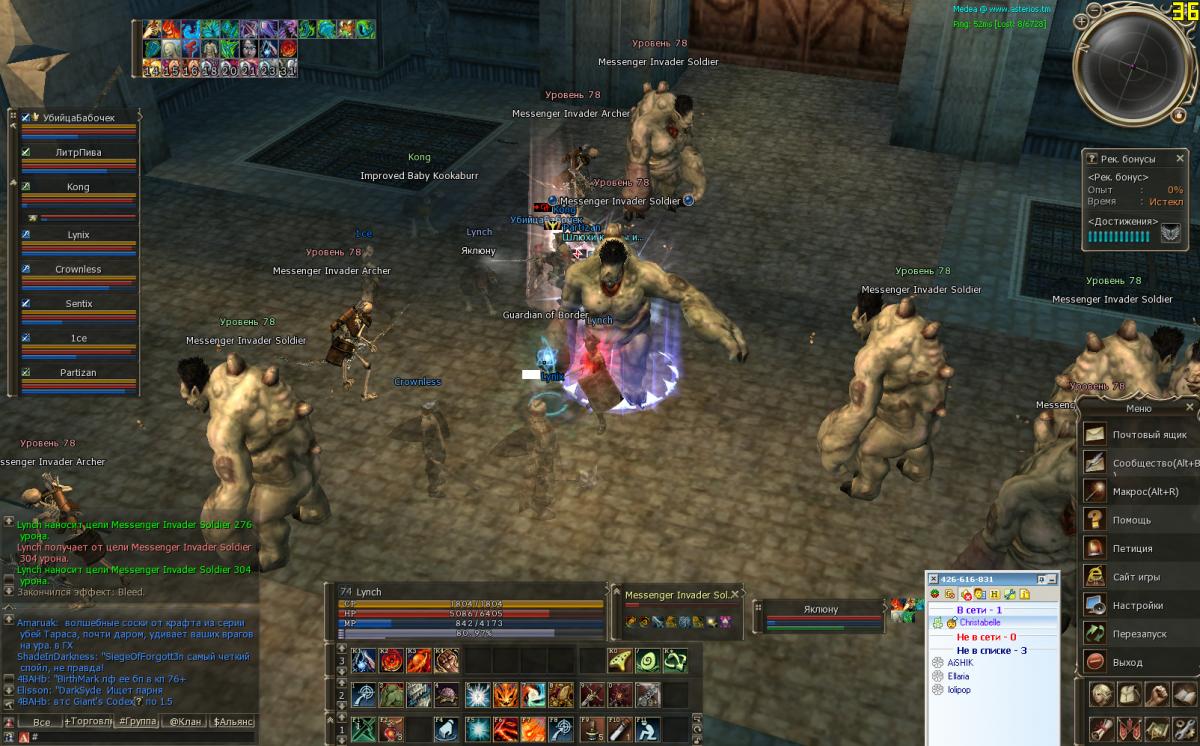Select party member Partizan
Screen dimensions: 1200x746
[x=78, y=373]
